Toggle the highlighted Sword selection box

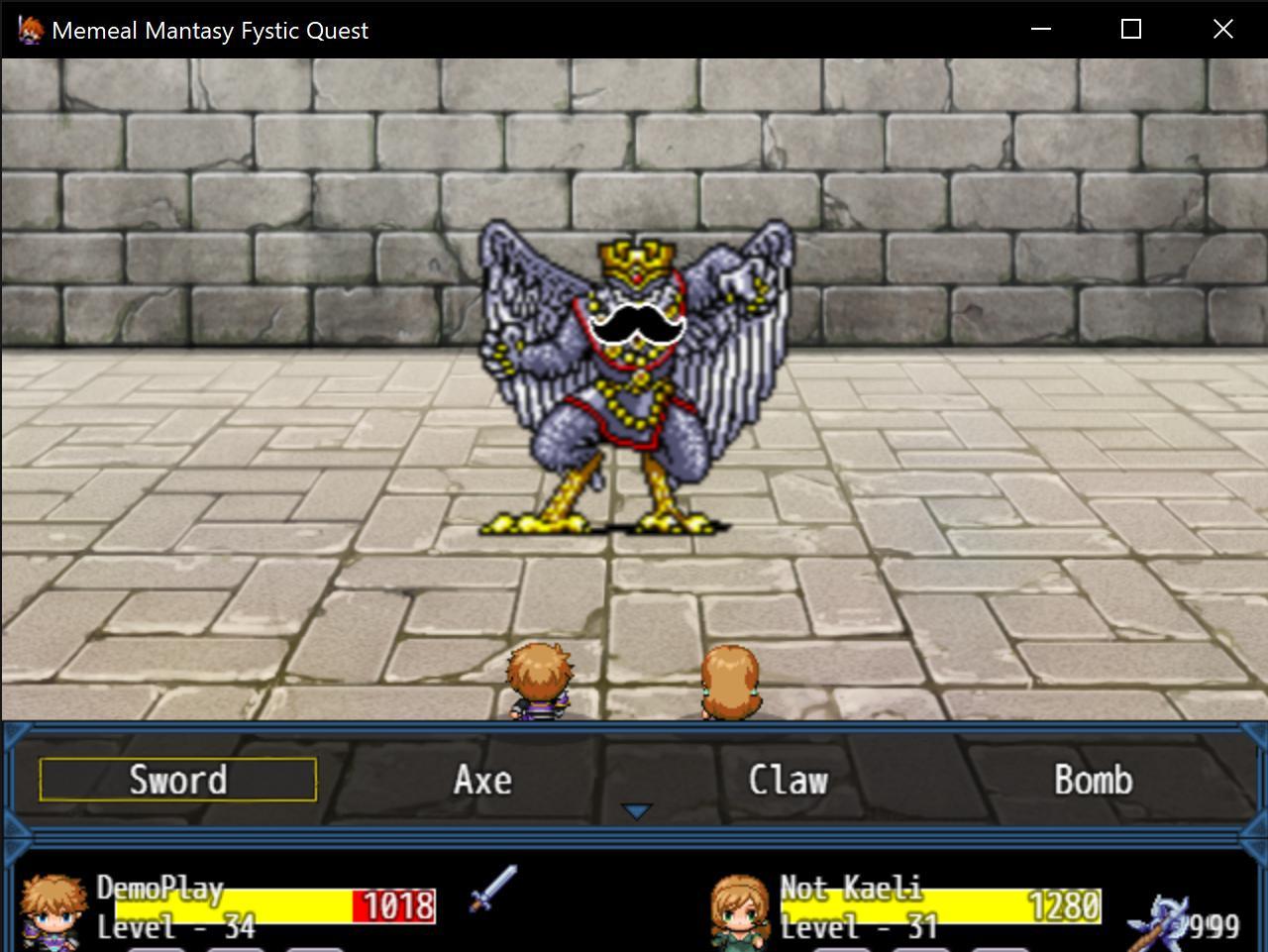tap(176, 780)
